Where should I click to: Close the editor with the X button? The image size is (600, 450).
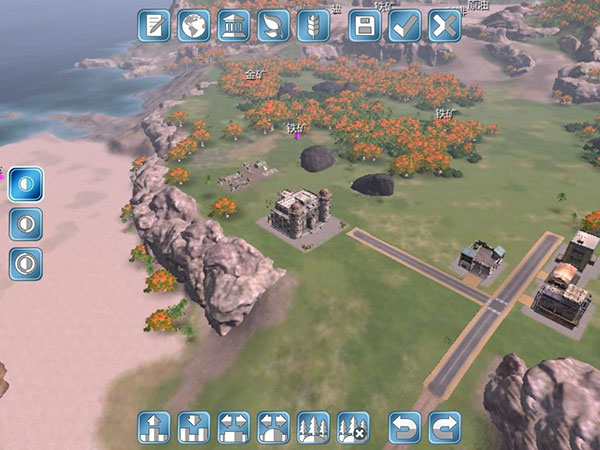click(444, 25)
